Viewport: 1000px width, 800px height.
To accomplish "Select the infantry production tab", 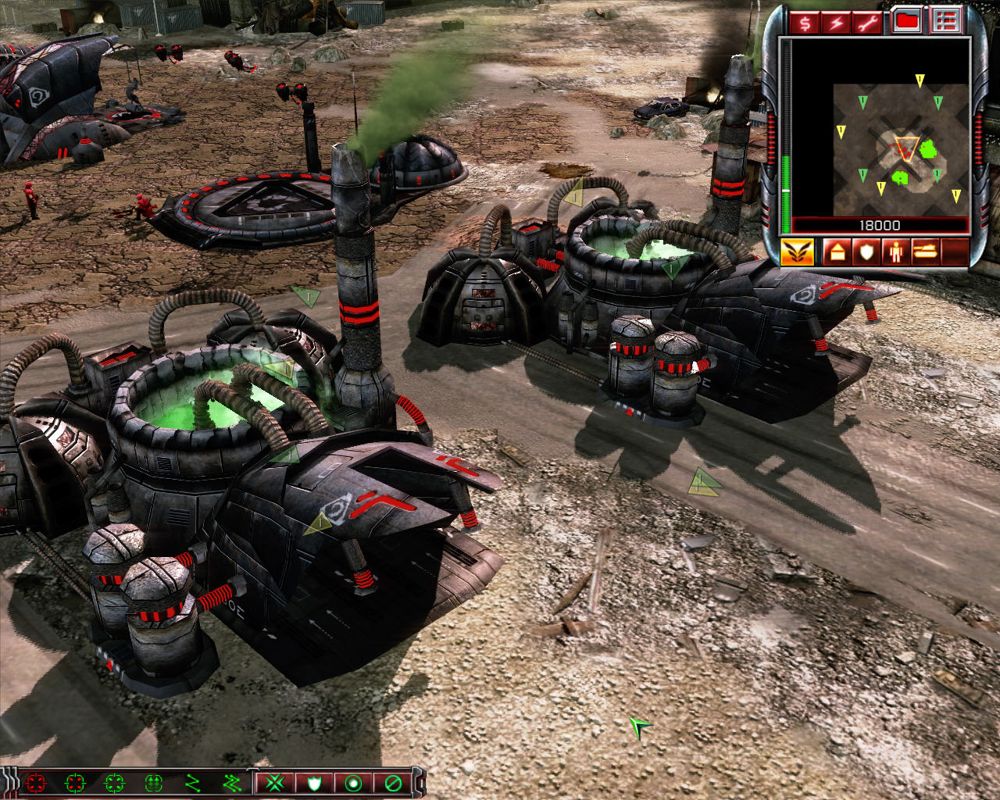I will coord(894,250).
